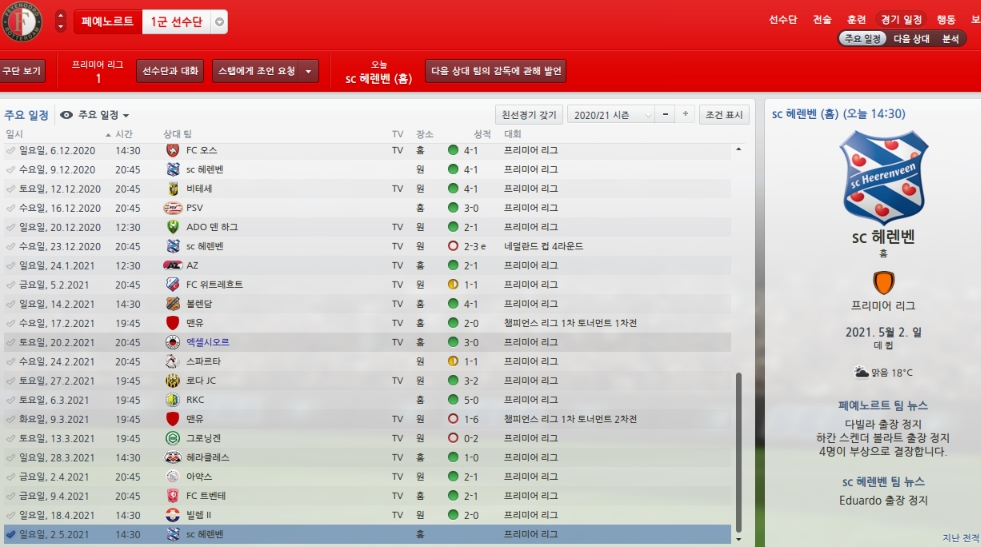Switch to the 분석 tab
The height and width of the screenshot is (547, 981).
tap(950, 39)
